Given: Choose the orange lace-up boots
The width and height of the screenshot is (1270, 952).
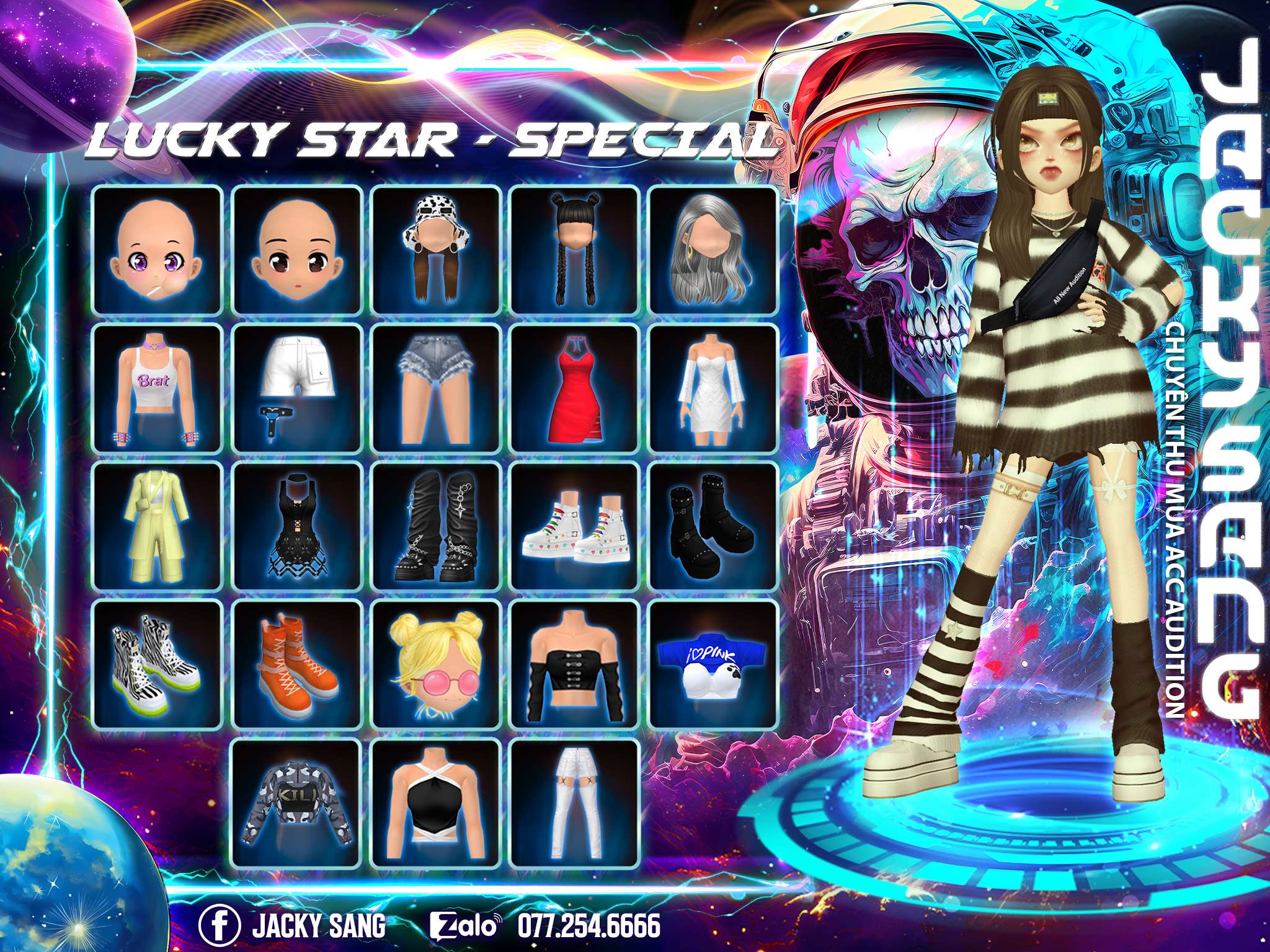Looking at the screenshot, I should coord(296,664).
